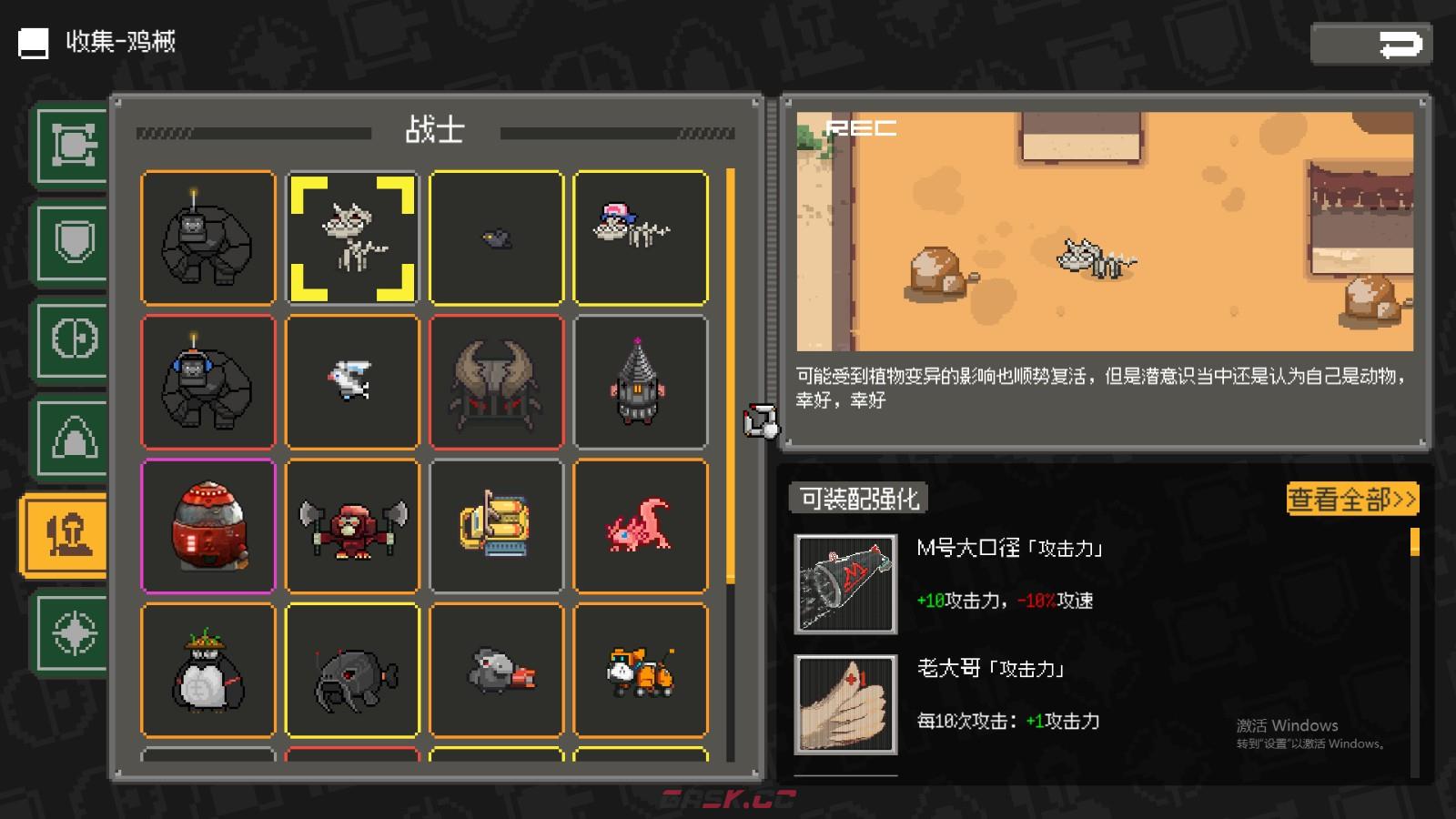The height and width of the screenshot is (819, 1456).
Task: Click the M号大口径 enhancement icon
Action: tap(844, 582)
